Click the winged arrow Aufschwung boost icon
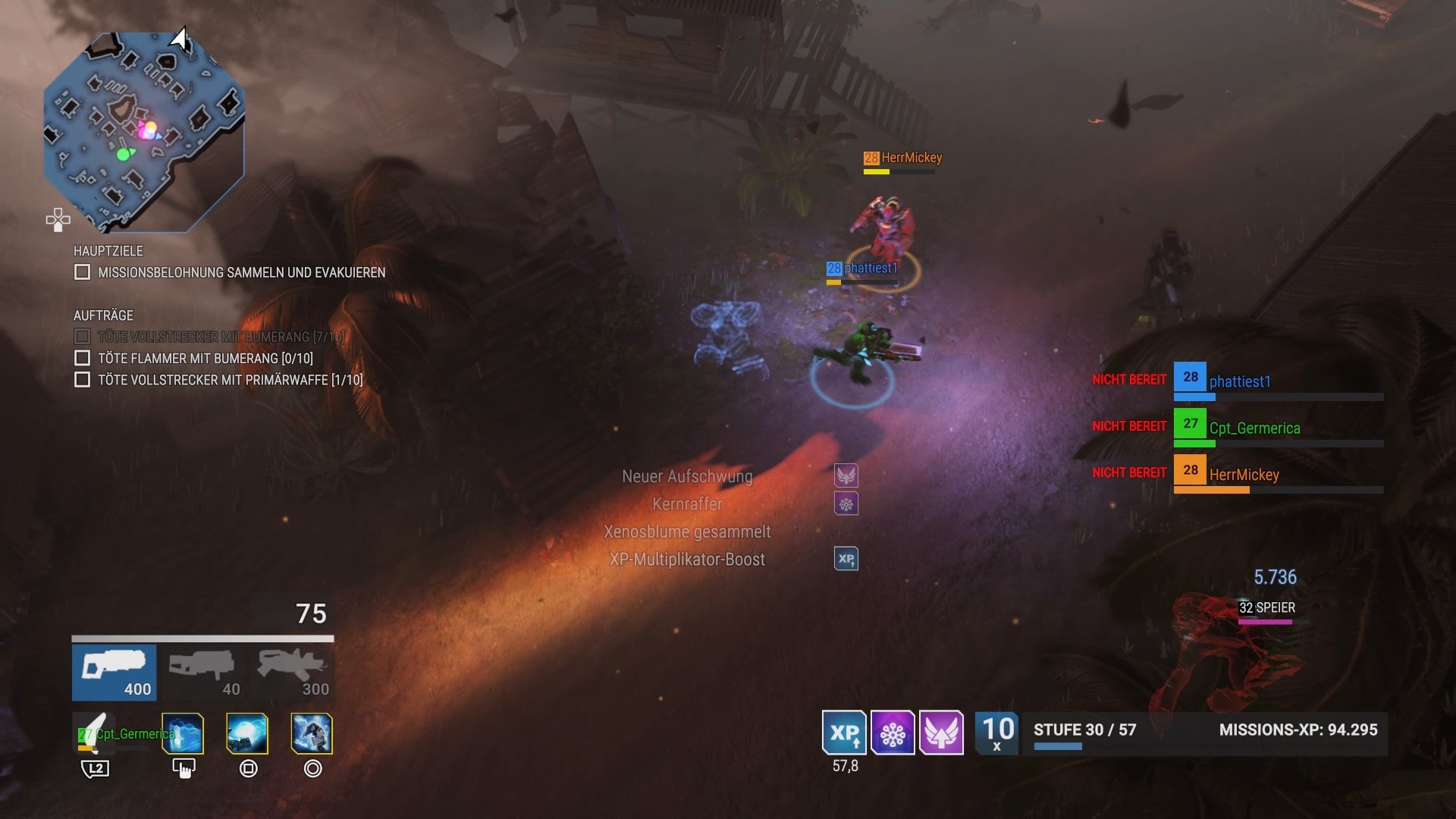 click(941, 733)
